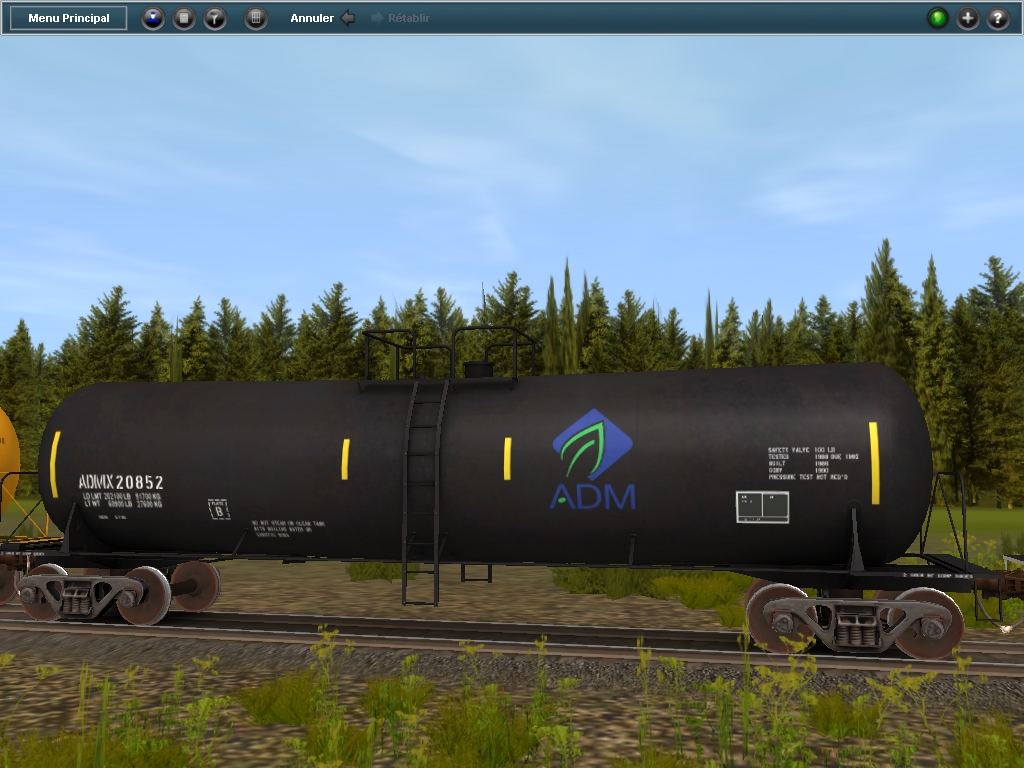Screen dimensions: 1024x768
Task: Click the plus icon in the top bar
Action: pos(968,18)
